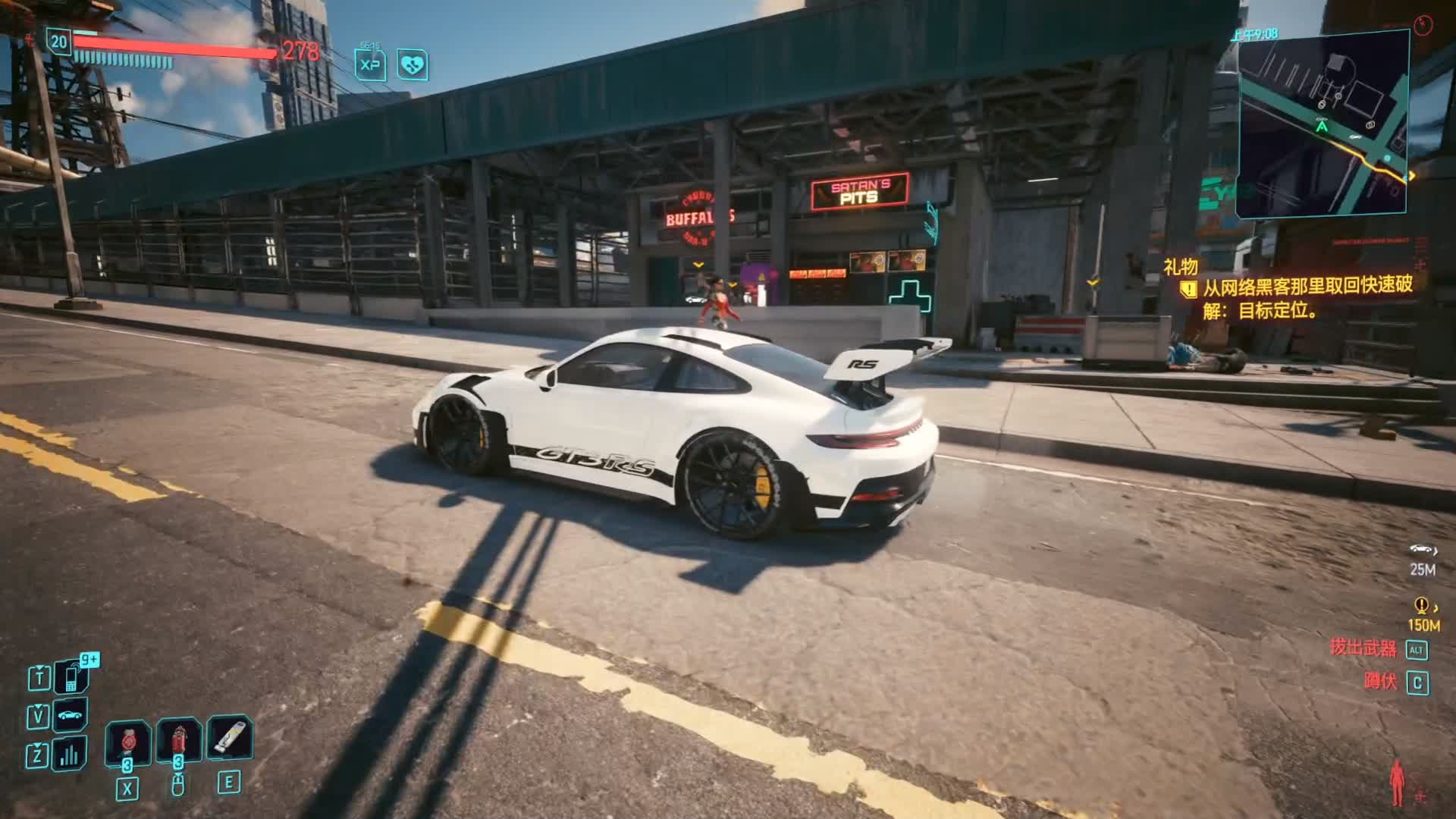Select the white cyberware gadget slot
Image resolution: width=1456 pixels, height=819 pixels.
point(229,737)
